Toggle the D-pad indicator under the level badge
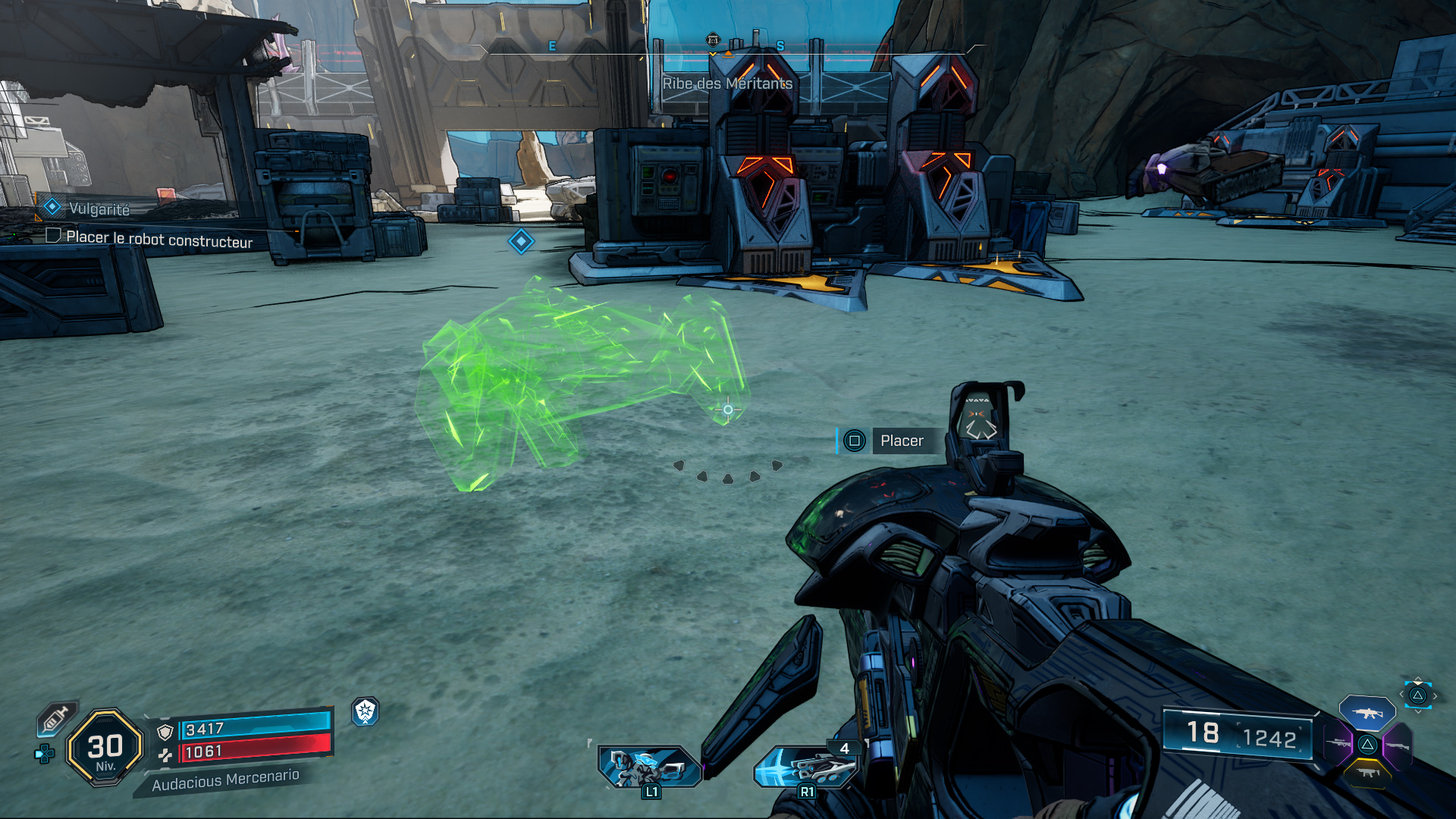This screenshot has width=1456, height=819. point(43,755)
